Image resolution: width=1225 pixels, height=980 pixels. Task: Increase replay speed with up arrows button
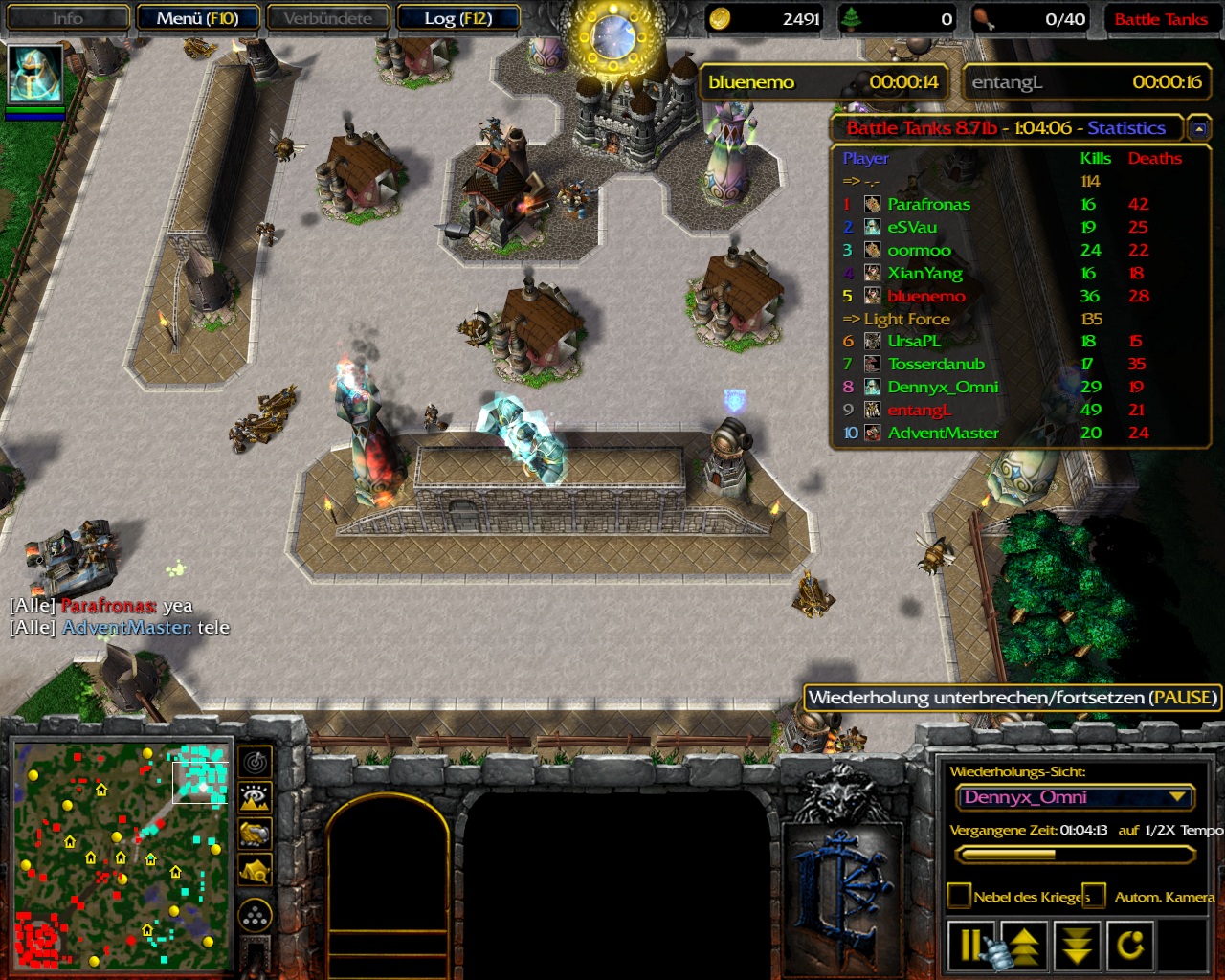pyautogui.click(x=1024, y=946)
